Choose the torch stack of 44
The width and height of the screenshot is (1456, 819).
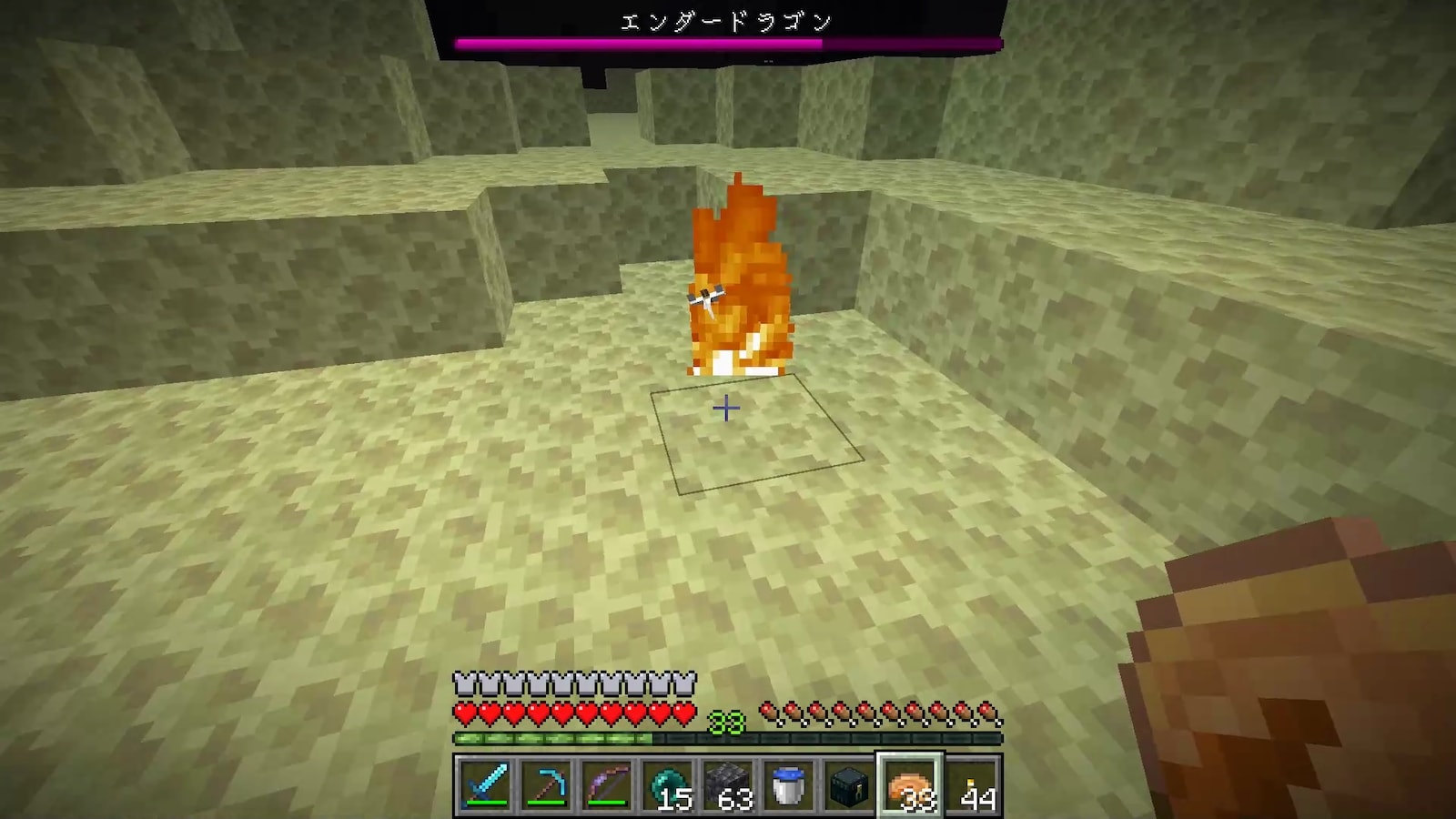[972, 784]
